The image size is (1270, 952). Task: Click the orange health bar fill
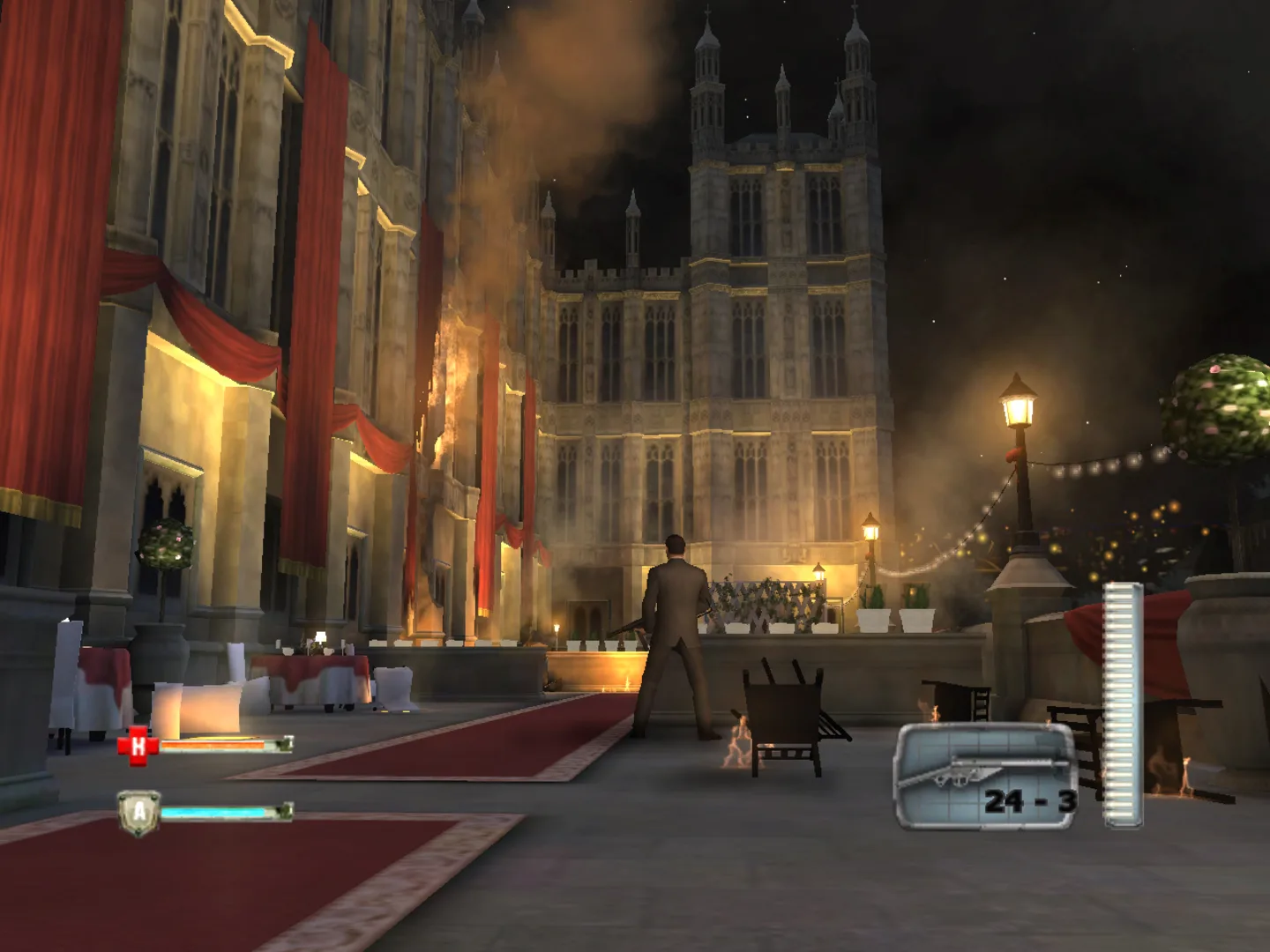[x=212, y=745]
